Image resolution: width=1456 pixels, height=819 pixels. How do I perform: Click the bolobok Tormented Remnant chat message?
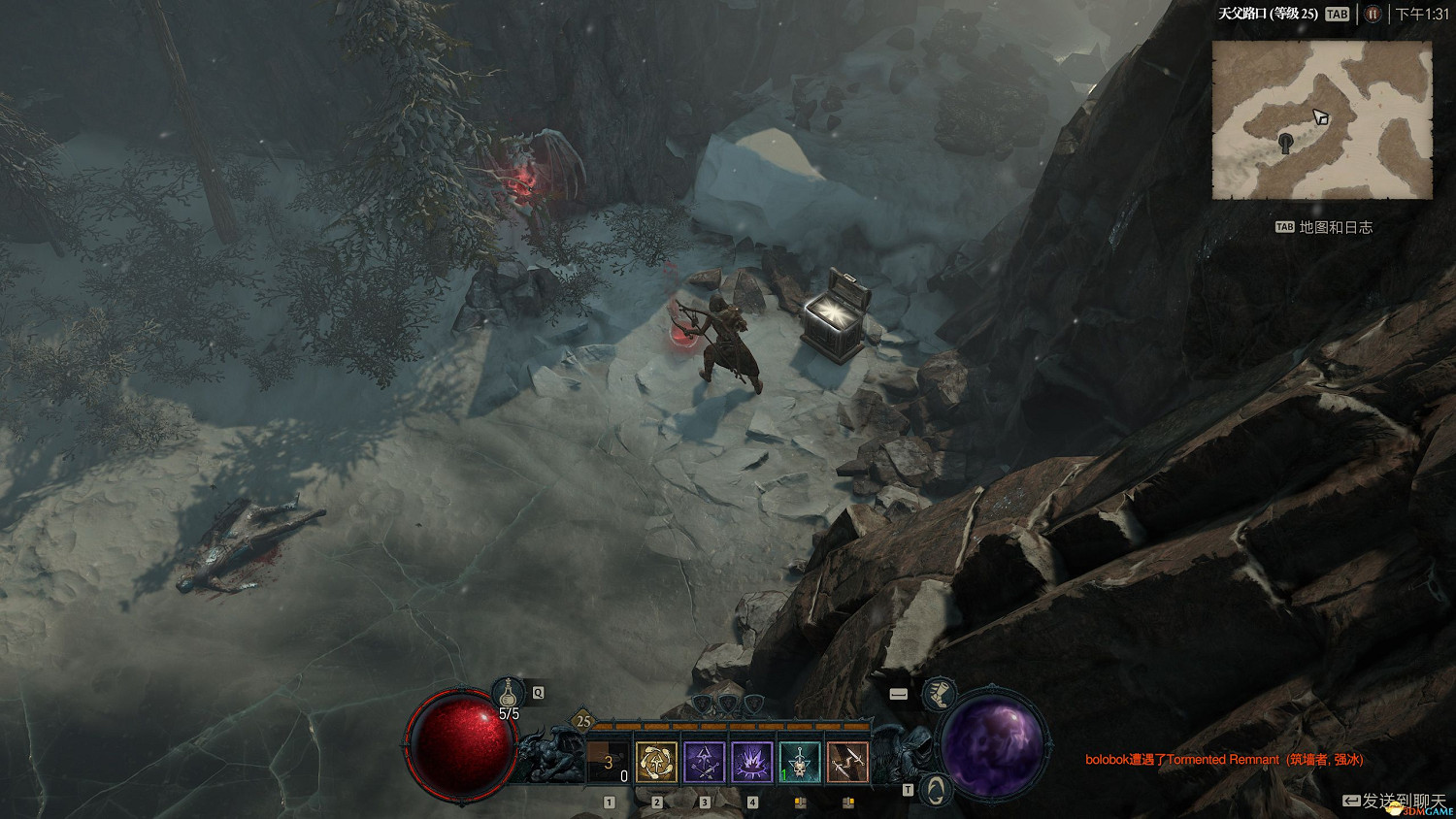tap(1224, 760)
